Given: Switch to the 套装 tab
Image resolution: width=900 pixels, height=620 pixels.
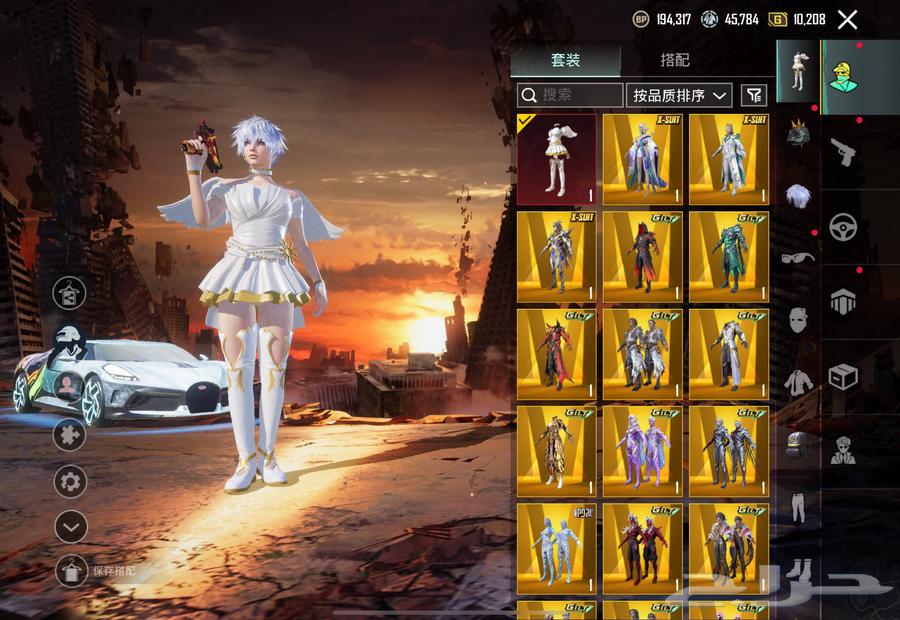Looking at the screenshot, I should pyautogui.click(x=565, y=60).
